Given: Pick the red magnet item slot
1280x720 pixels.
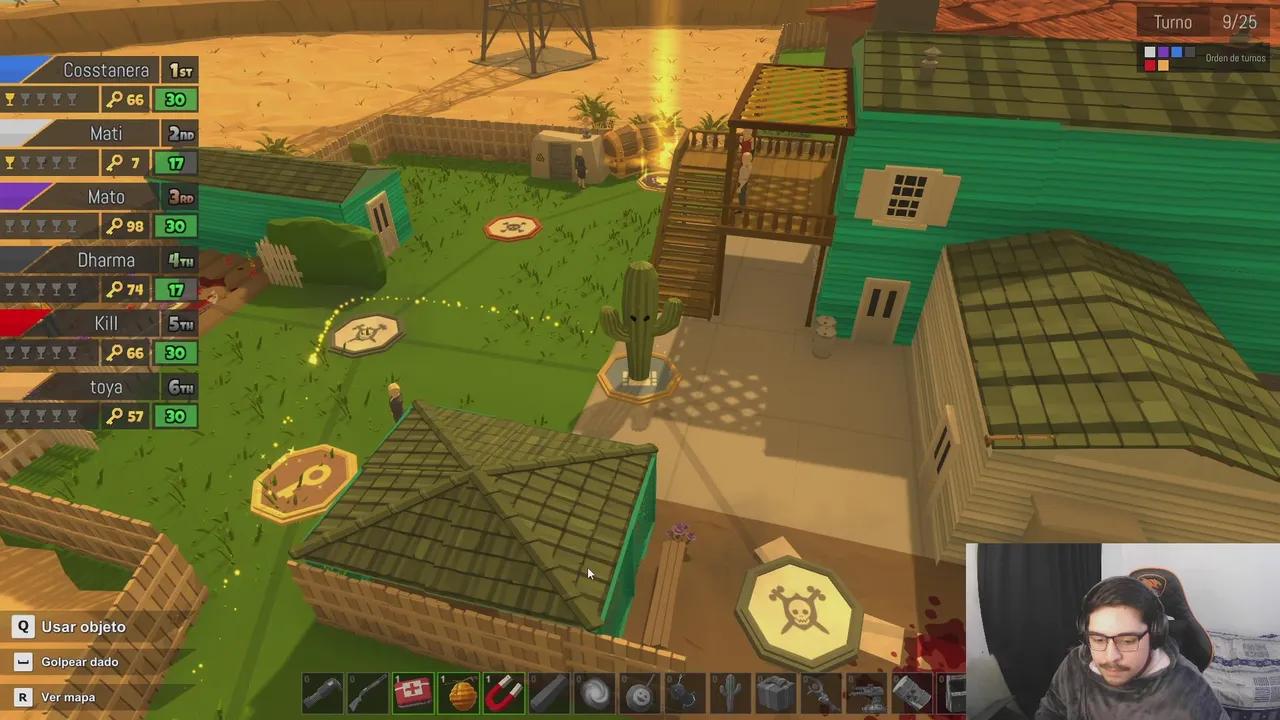Looking at the screenshot, I should (x=504, y=692).
